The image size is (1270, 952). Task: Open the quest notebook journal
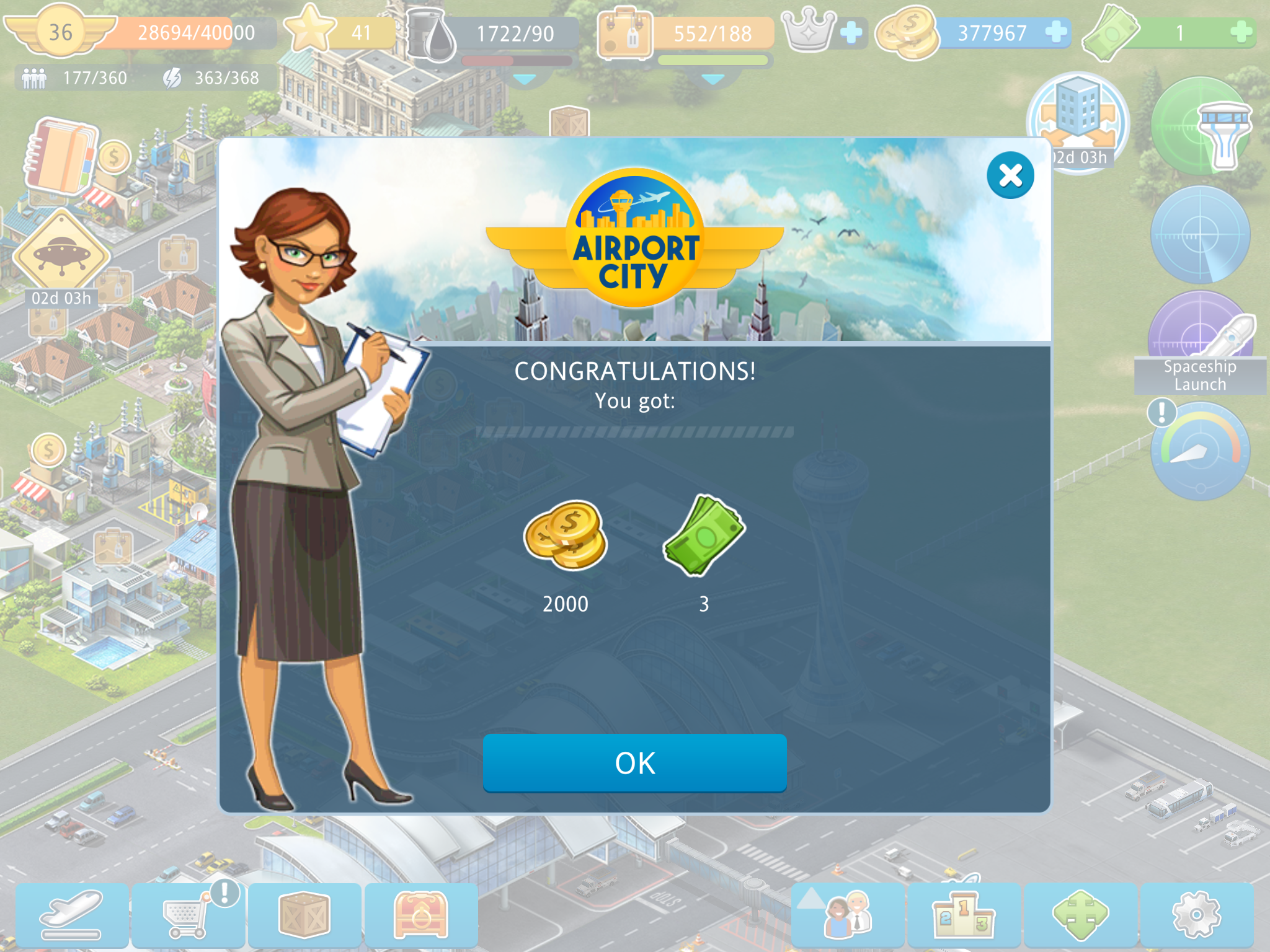tap(61, 156)
